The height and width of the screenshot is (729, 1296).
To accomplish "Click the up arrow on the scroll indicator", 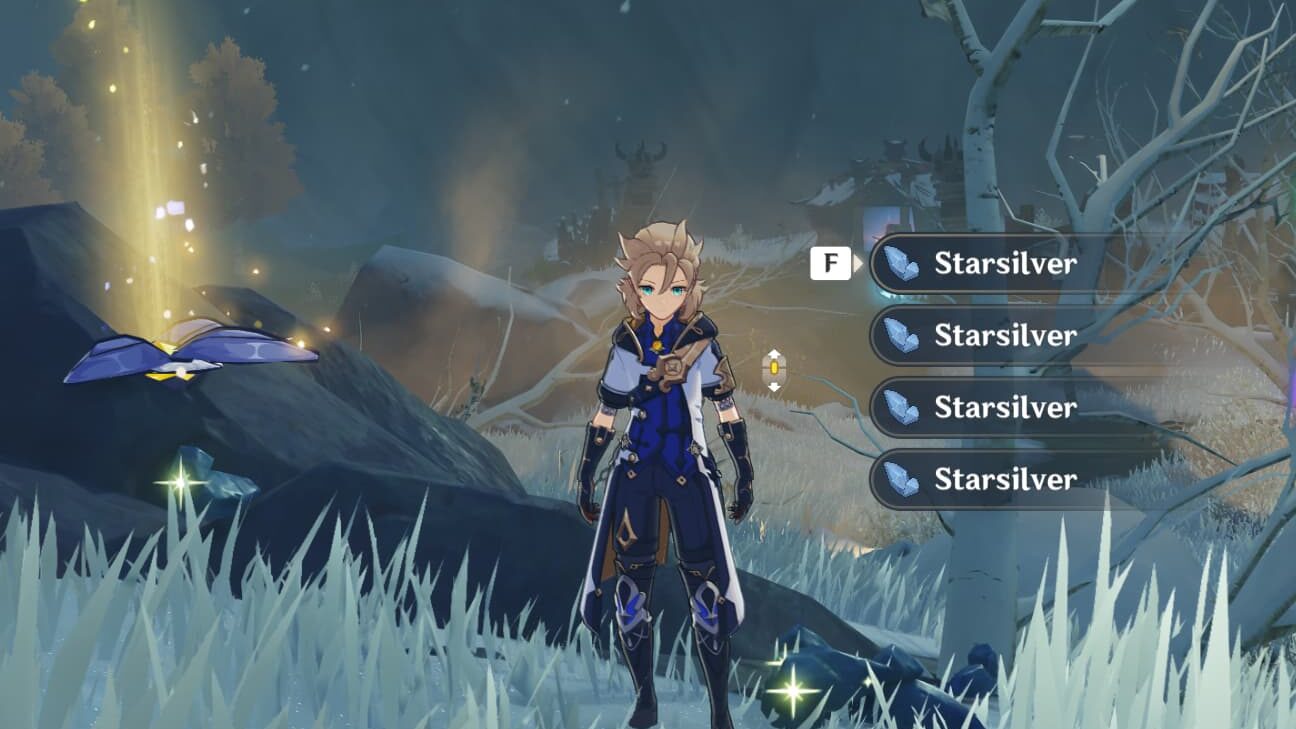I will click(x=775, y=353).
